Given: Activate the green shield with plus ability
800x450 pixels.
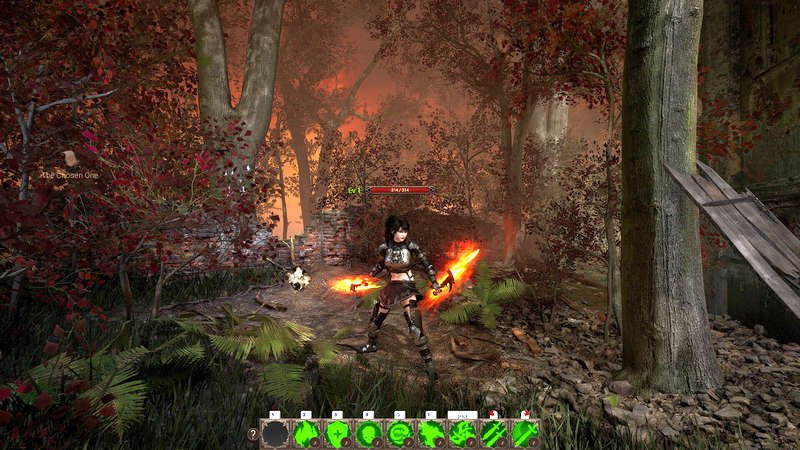Looking at the screenshot, I should coord(338,434).
